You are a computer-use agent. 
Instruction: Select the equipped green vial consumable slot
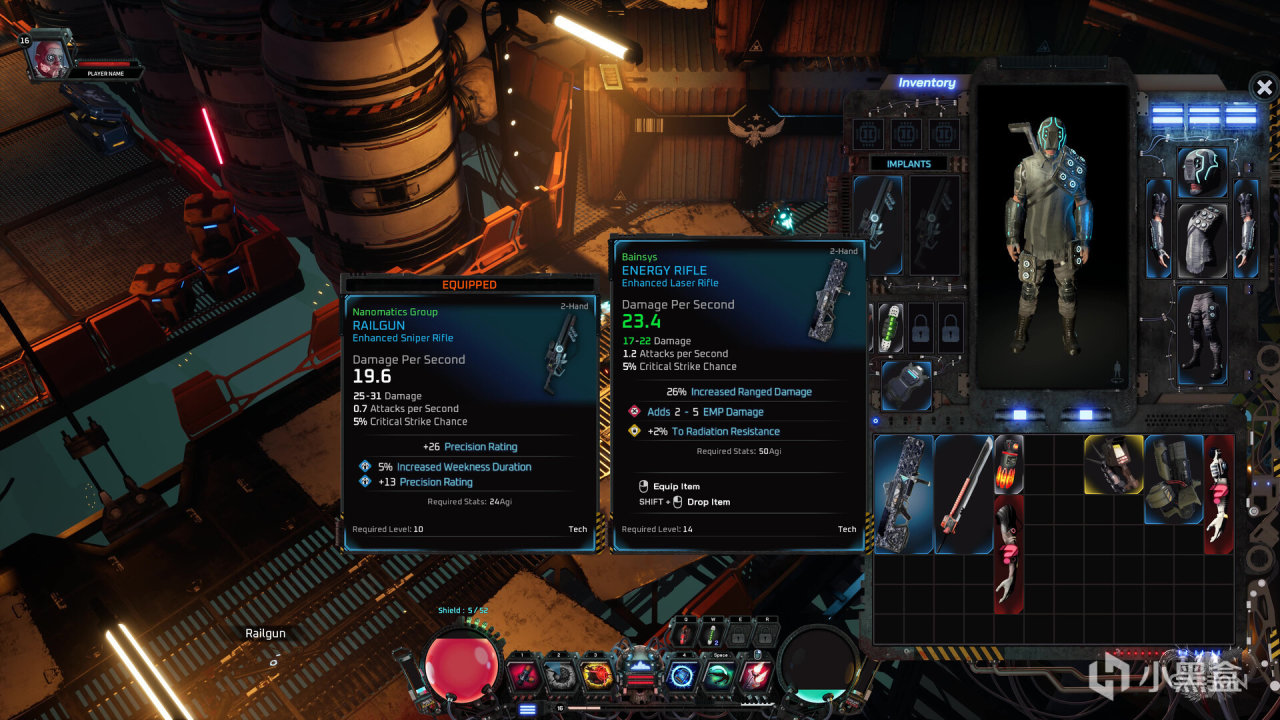890,327
